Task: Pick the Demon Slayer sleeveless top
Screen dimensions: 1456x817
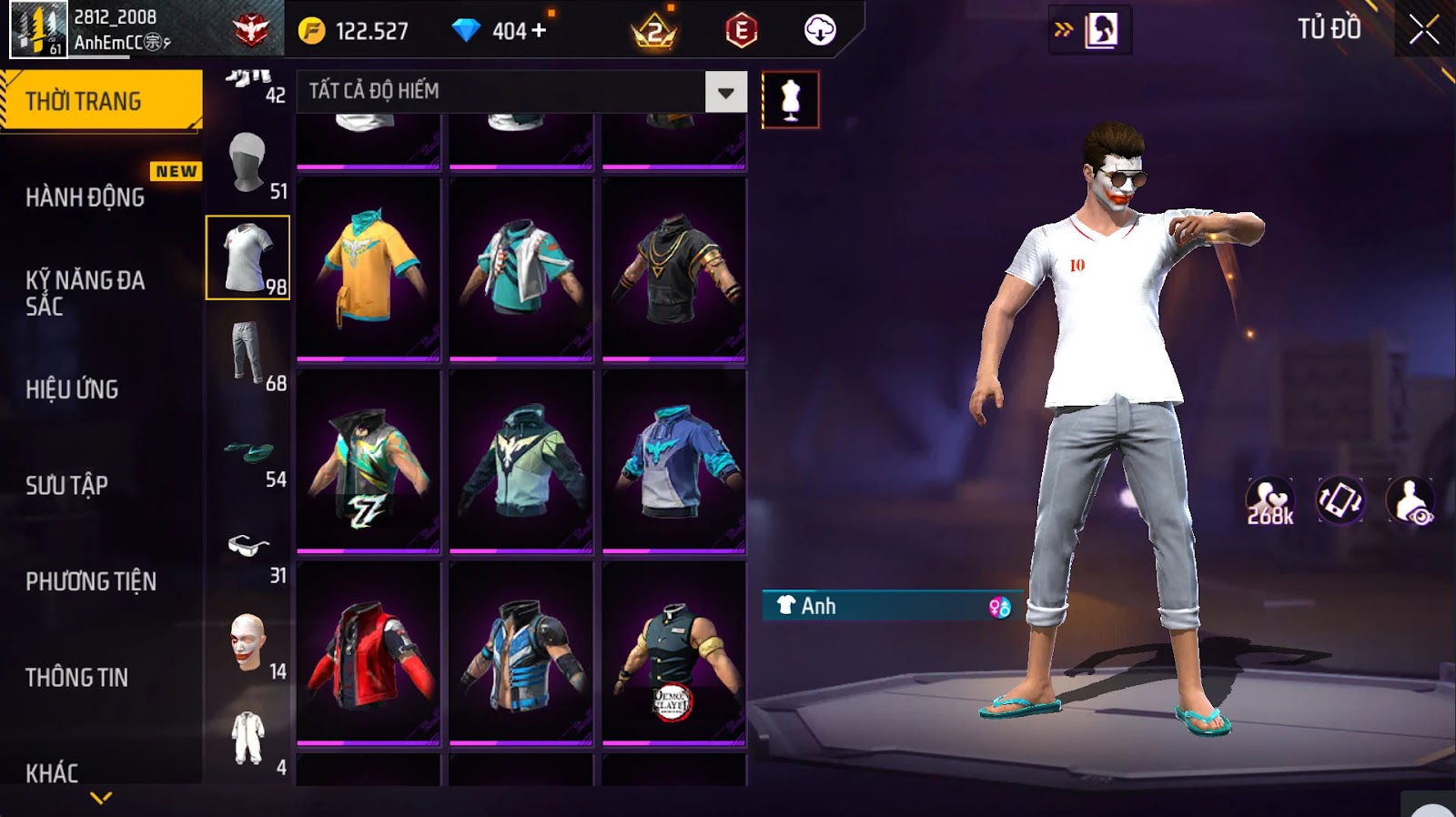Action: [x=673, y=652]
